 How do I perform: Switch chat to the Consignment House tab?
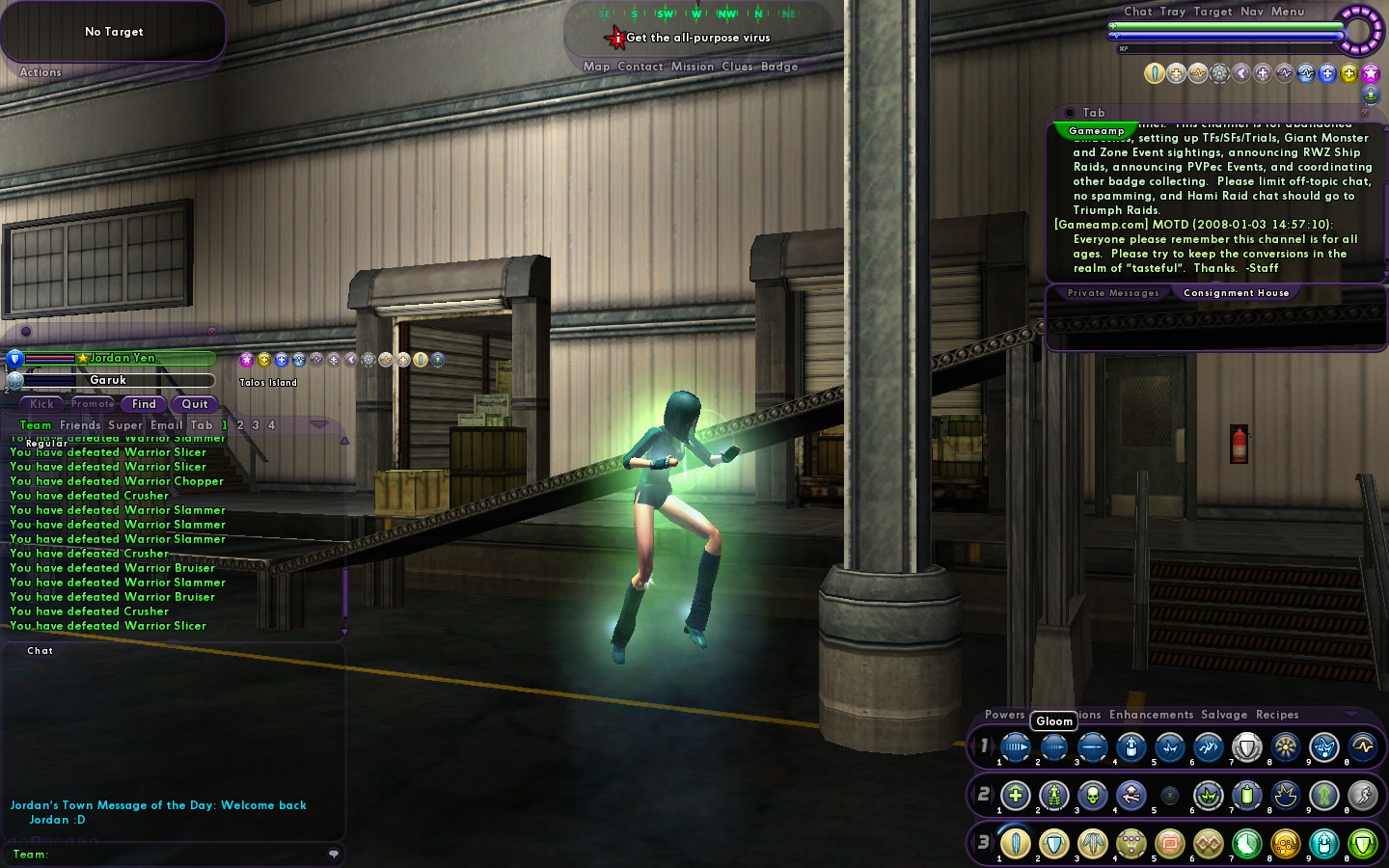click(x=1236, y=293)
